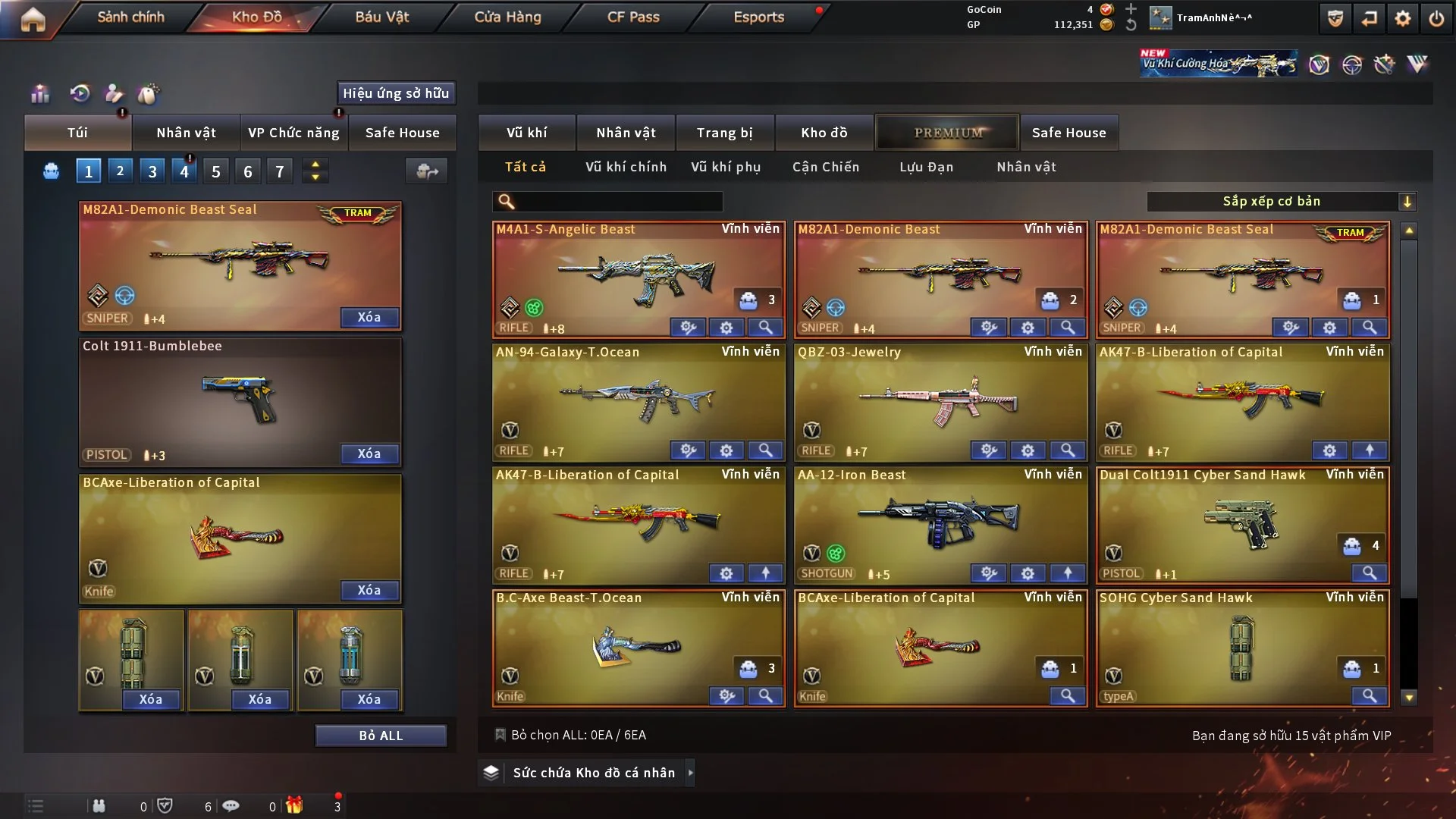Screen dimensions: 1456x819
Task: Switch to the Báu Vật tab
Action: (381, 17)
